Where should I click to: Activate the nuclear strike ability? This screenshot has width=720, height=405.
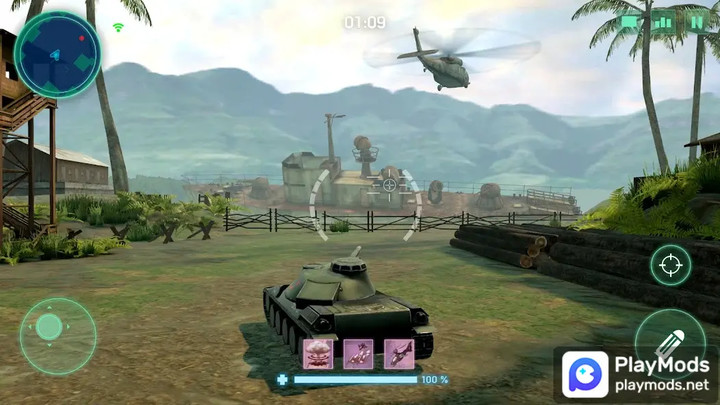point(318,353)
